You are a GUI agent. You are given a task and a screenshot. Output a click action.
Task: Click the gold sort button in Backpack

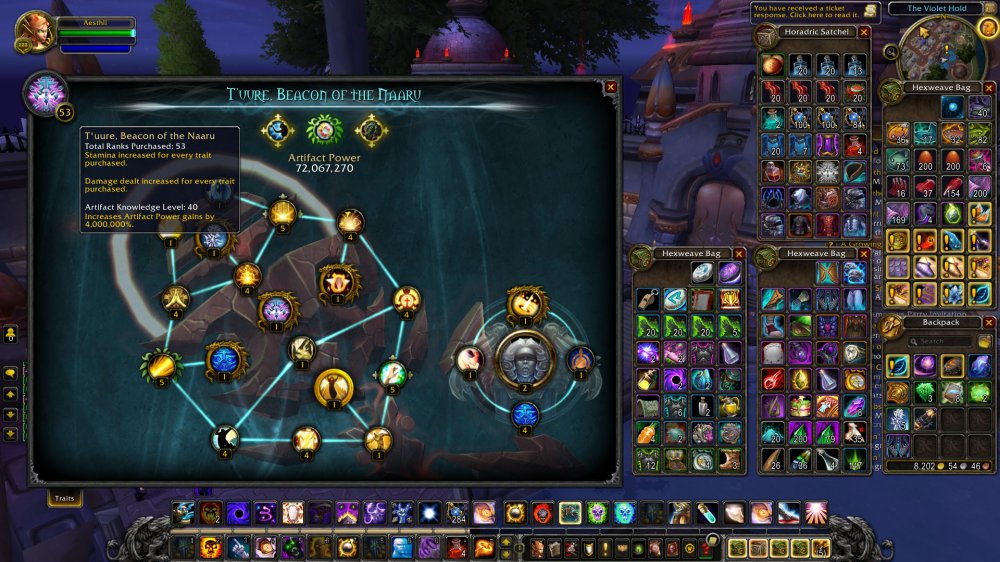(985, 342)
